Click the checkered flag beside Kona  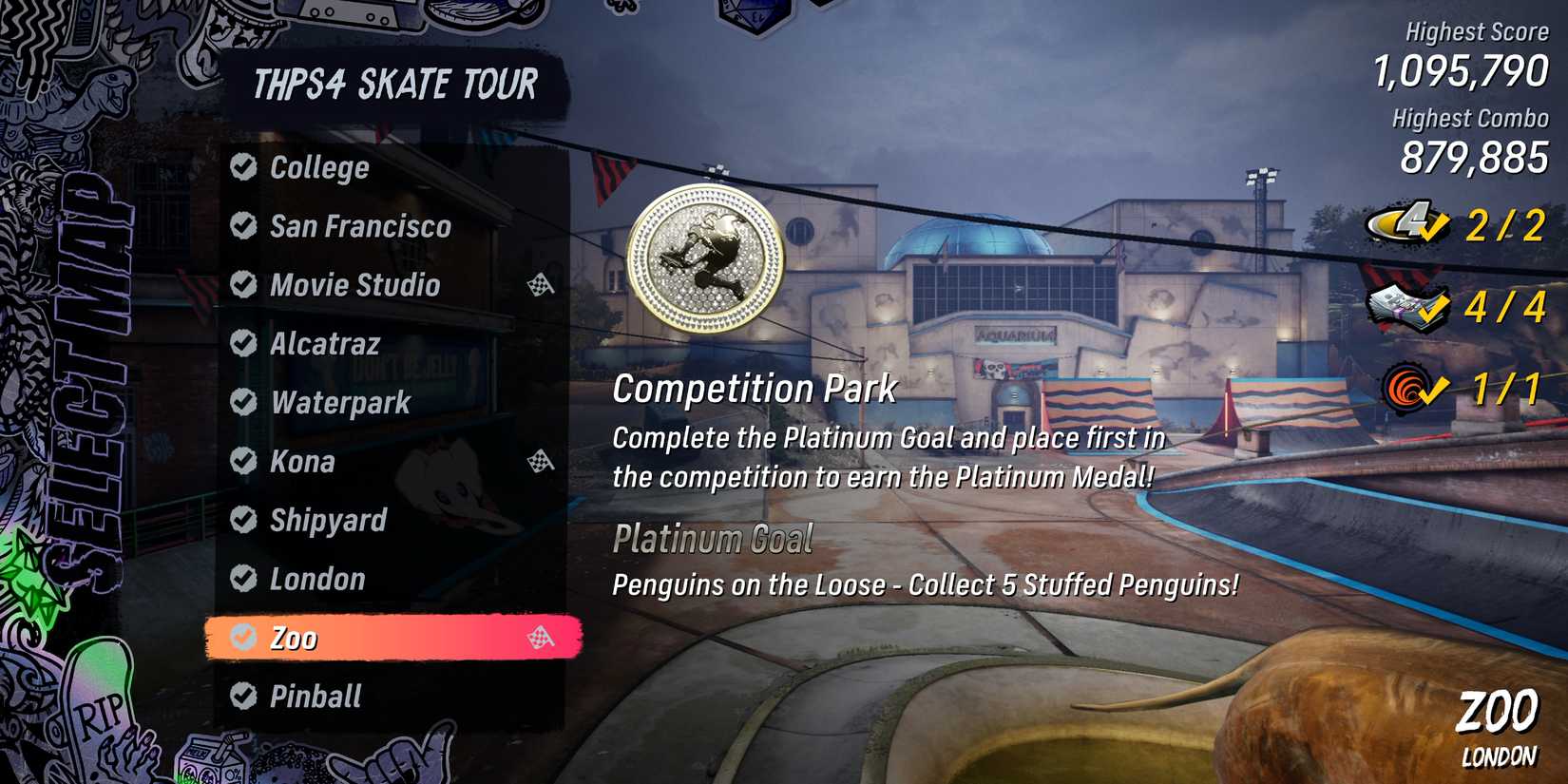click(538, 463)
